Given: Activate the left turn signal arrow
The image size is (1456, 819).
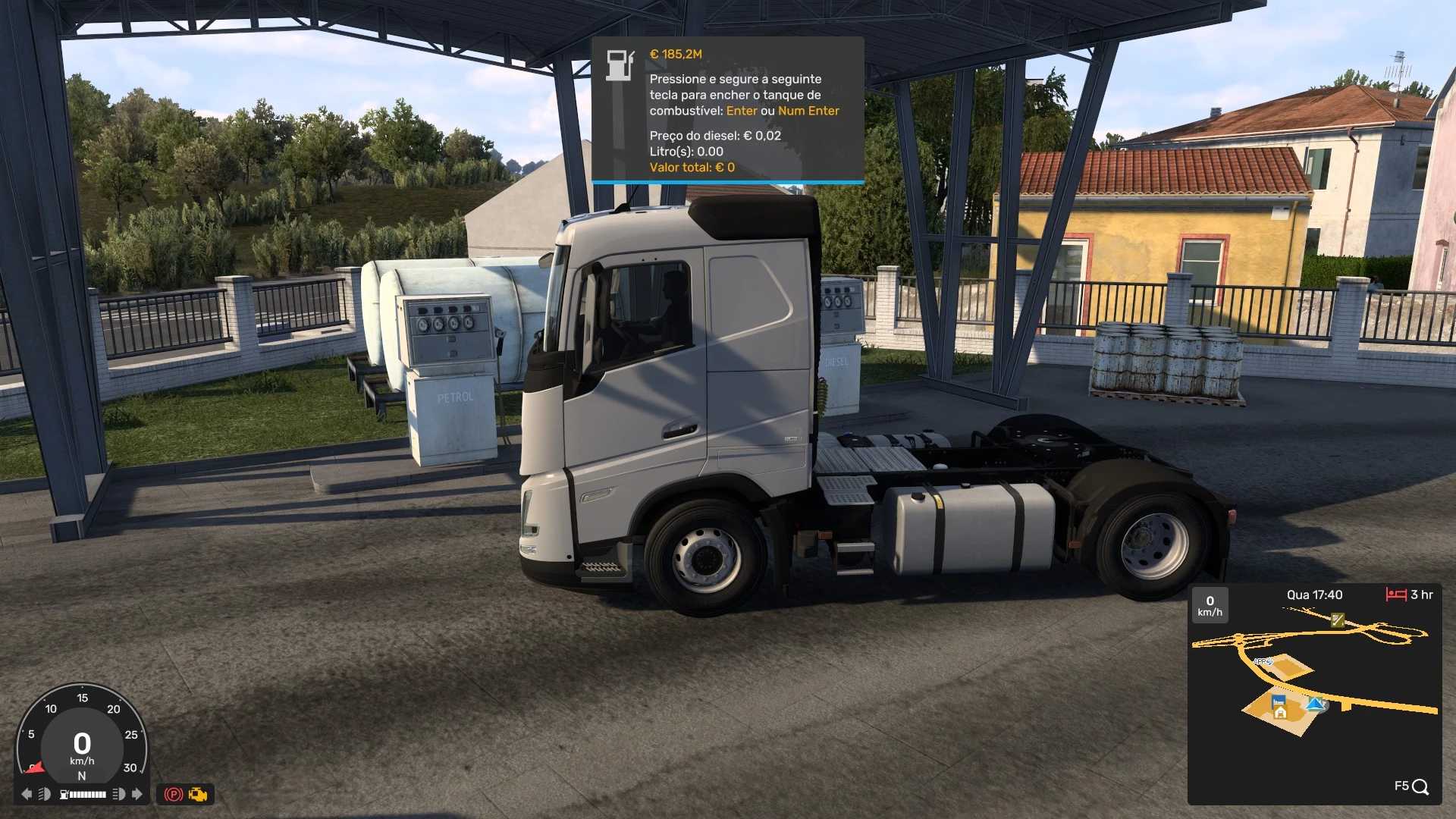Looking at the screenshot, I should 27,794.
